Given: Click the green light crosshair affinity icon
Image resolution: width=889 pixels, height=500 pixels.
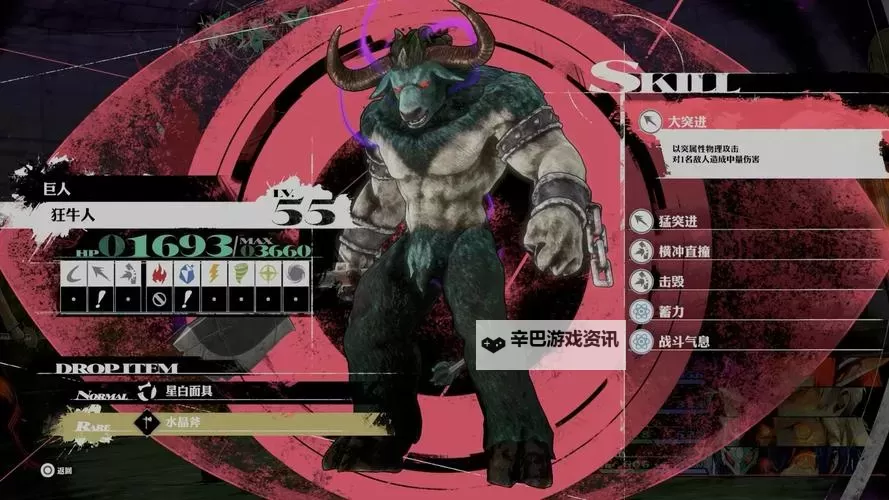Looking at the screenshot, I should [x=269, y=273].
